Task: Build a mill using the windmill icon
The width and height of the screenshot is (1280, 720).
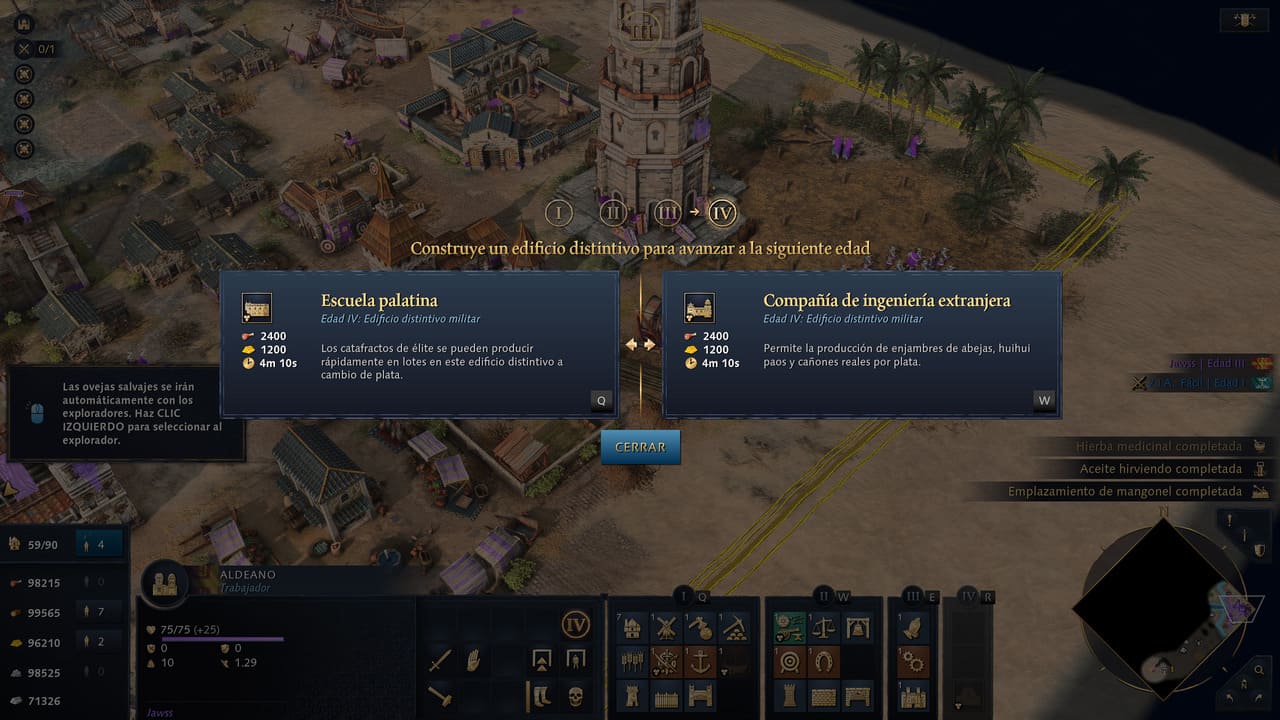Action: pyautogui.click(x=666, y=628)
